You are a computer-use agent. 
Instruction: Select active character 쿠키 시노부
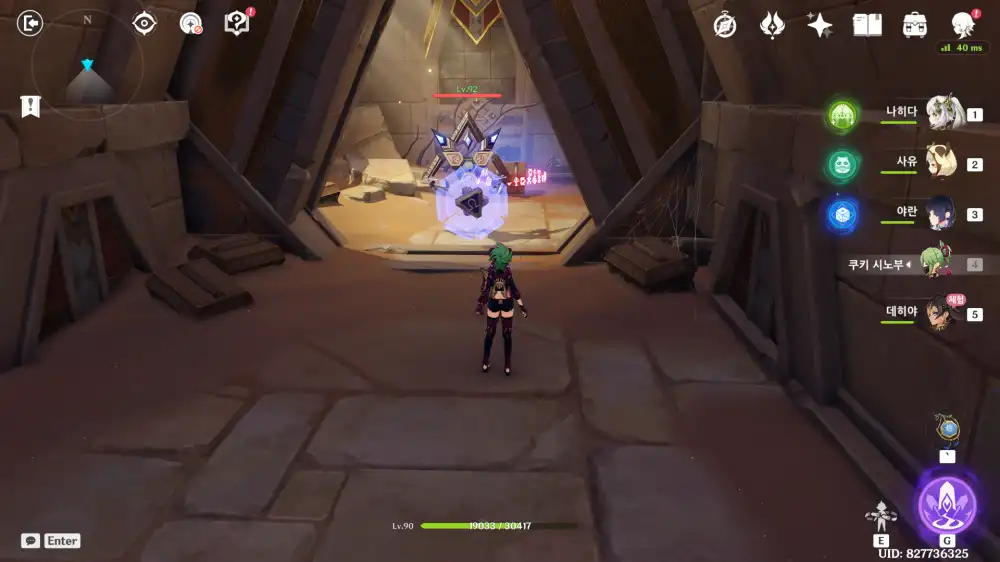pos(936,263)
